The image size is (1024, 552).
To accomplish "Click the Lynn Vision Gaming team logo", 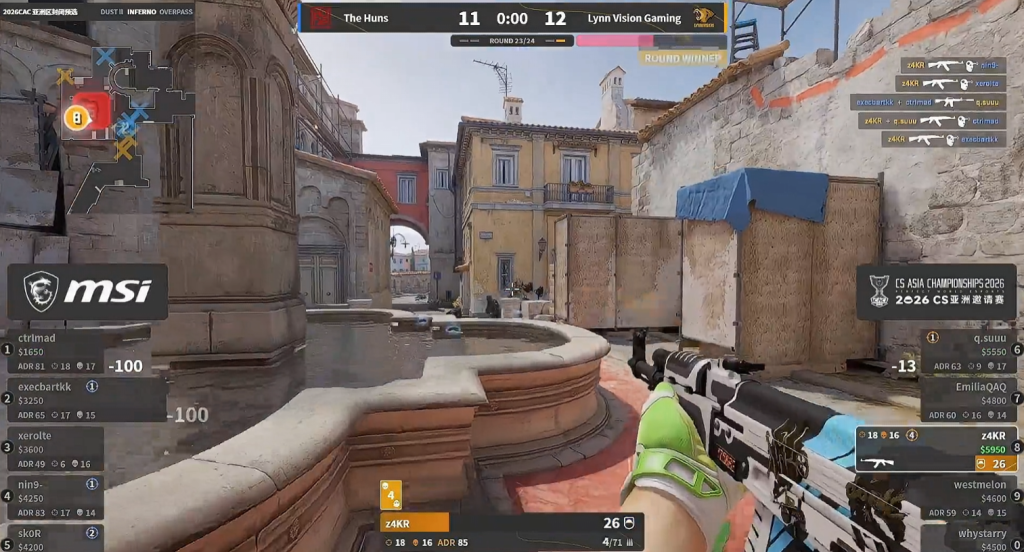I will pyautogui.click(x=706, y=17).
